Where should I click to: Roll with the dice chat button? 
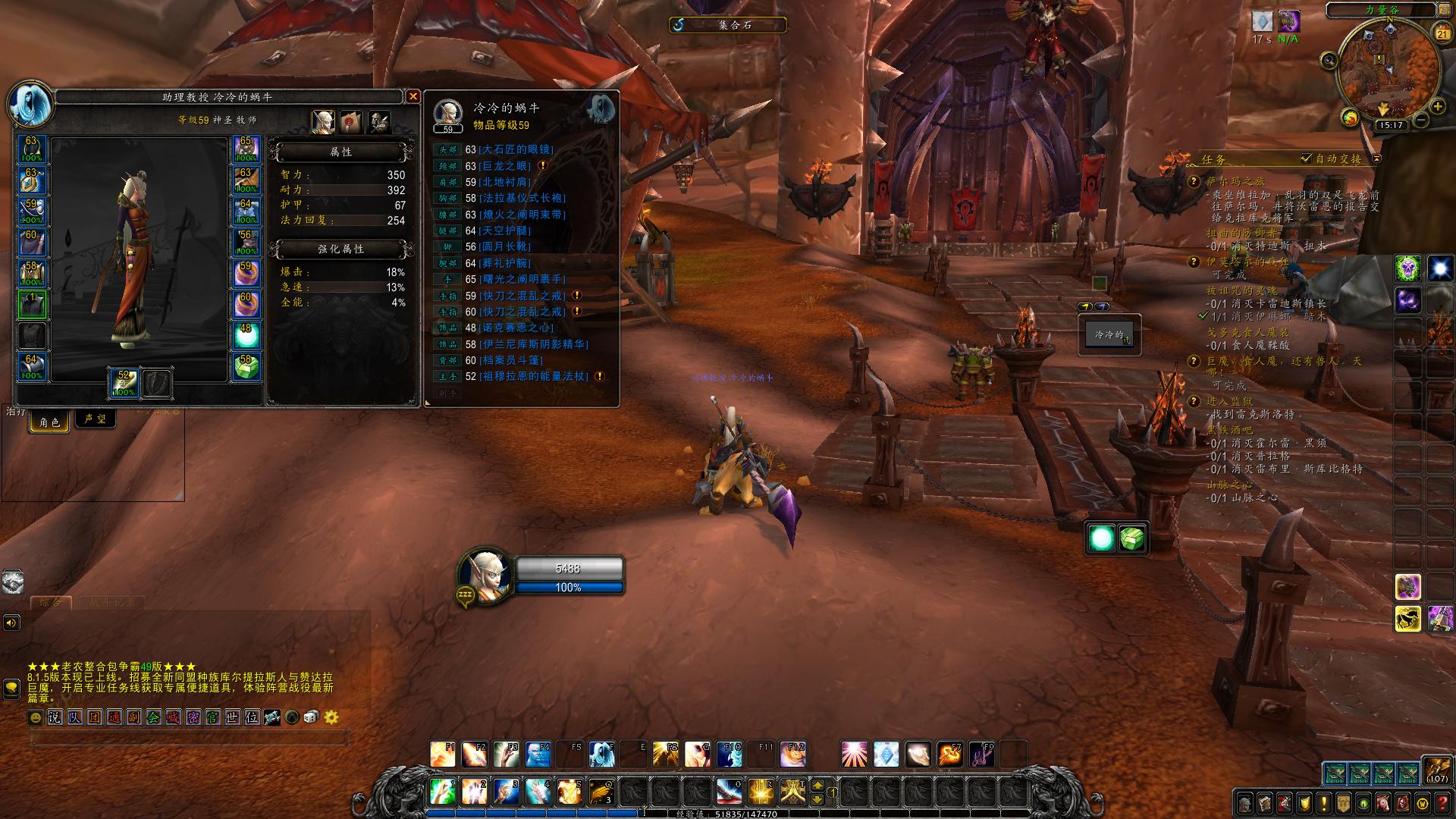[x=311, y=717]
